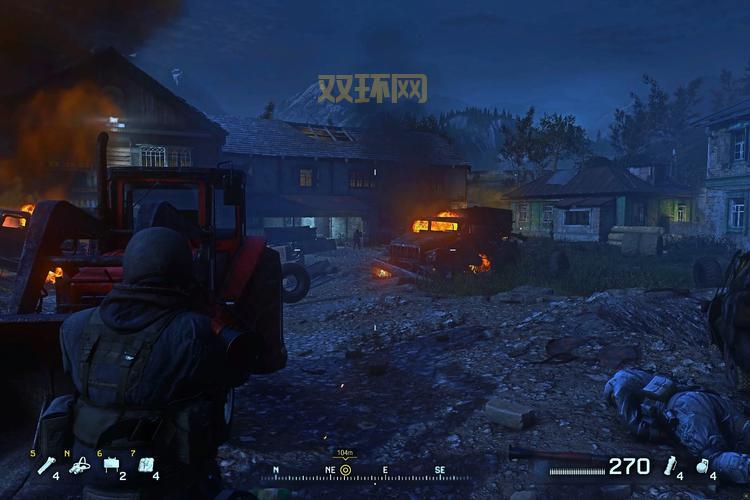Click the objective marker on the compass

point(345,469)
